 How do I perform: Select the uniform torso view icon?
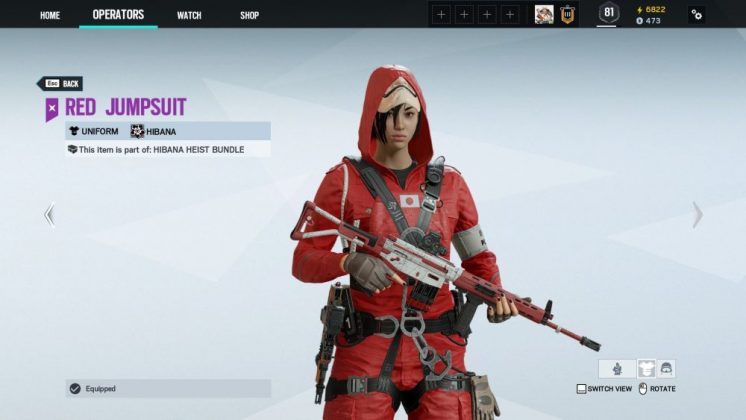pos(646,368)
